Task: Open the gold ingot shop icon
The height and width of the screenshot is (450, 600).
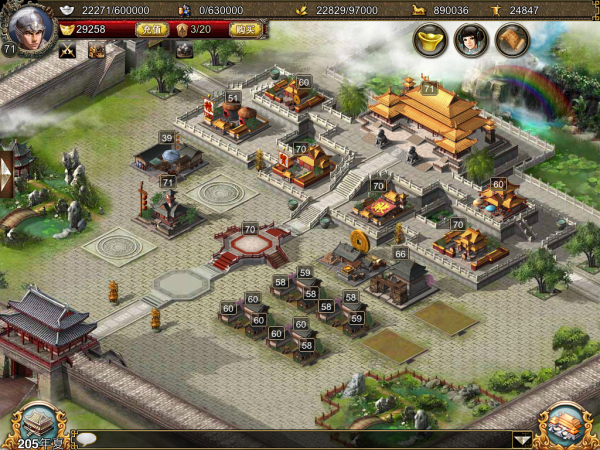Action: (430, 40)
